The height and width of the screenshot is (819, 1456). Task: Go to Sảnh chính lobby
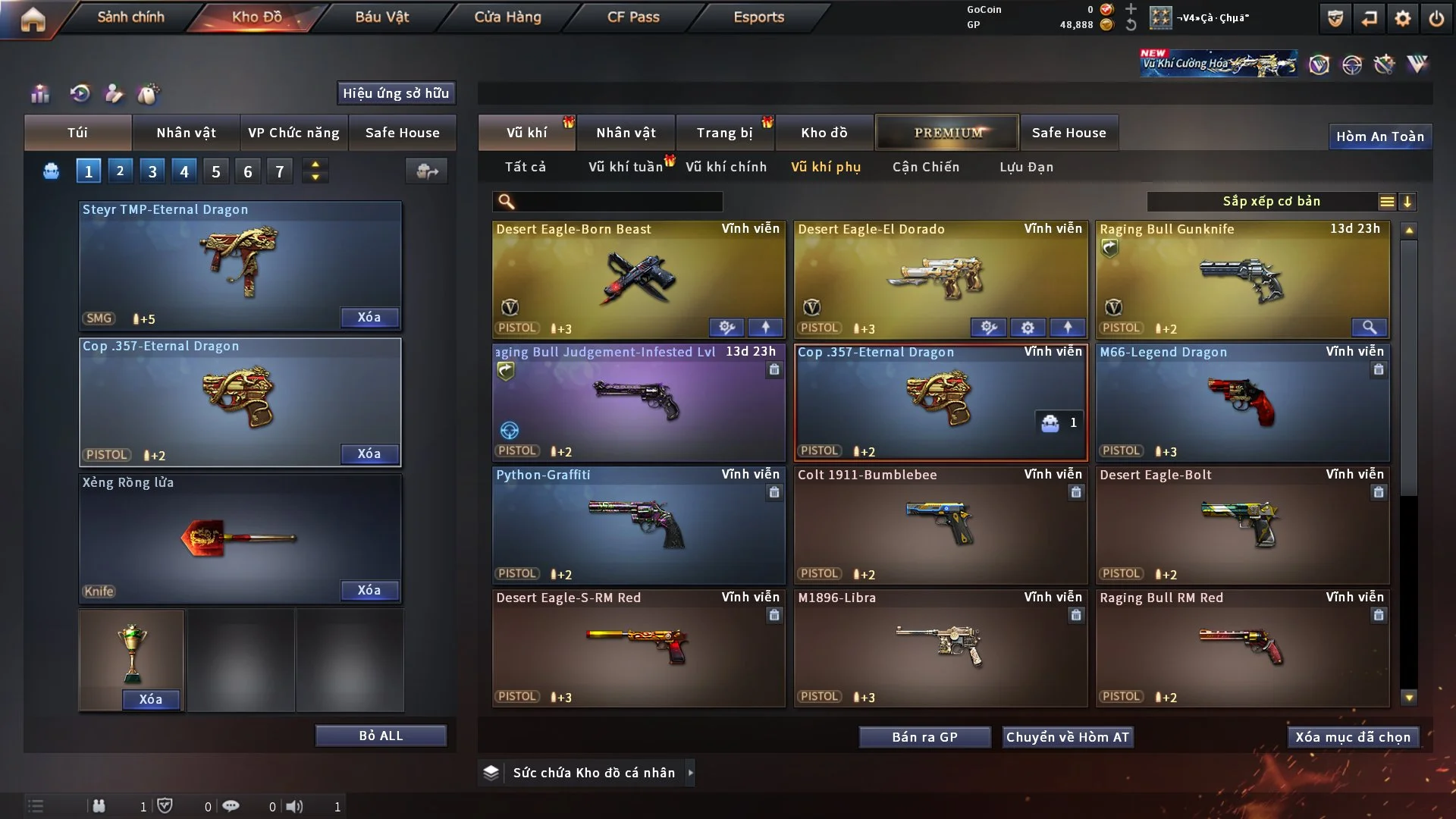[130, 17]
